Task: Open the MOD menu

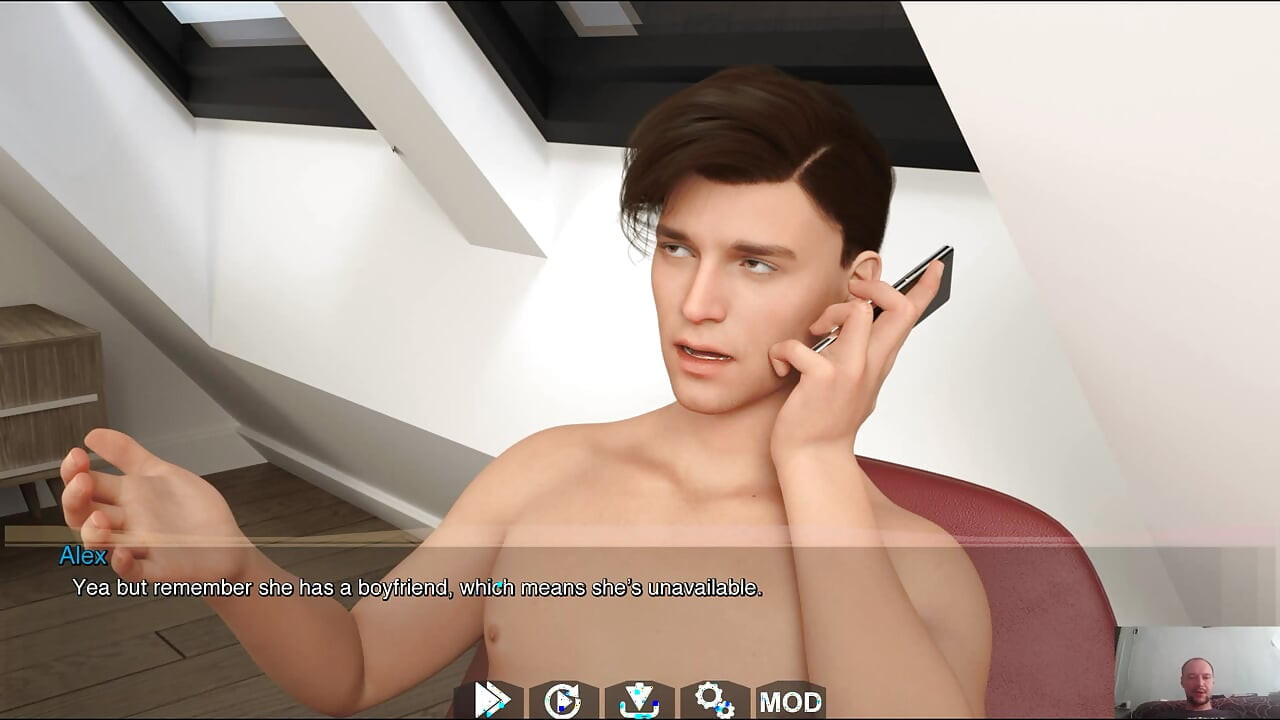Action: pos(790,701)
